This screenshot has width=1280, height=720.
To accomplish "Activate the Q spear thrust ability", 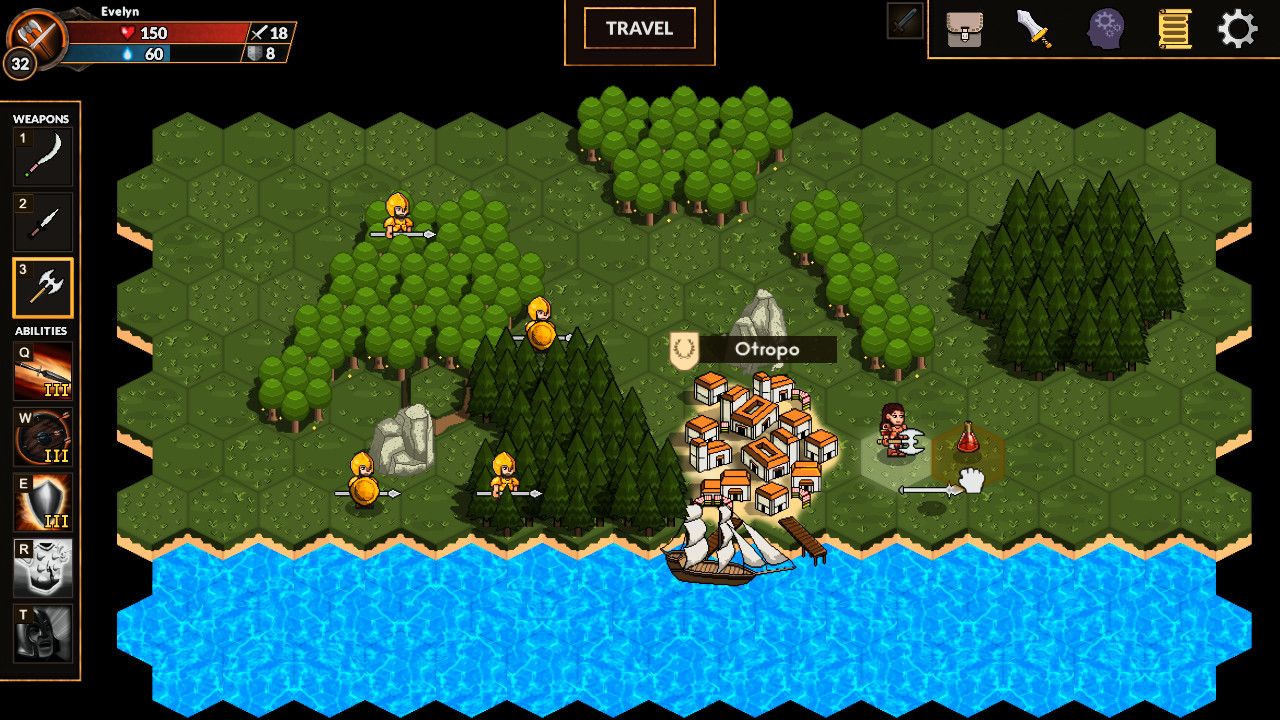I will [x=43, y=372].
